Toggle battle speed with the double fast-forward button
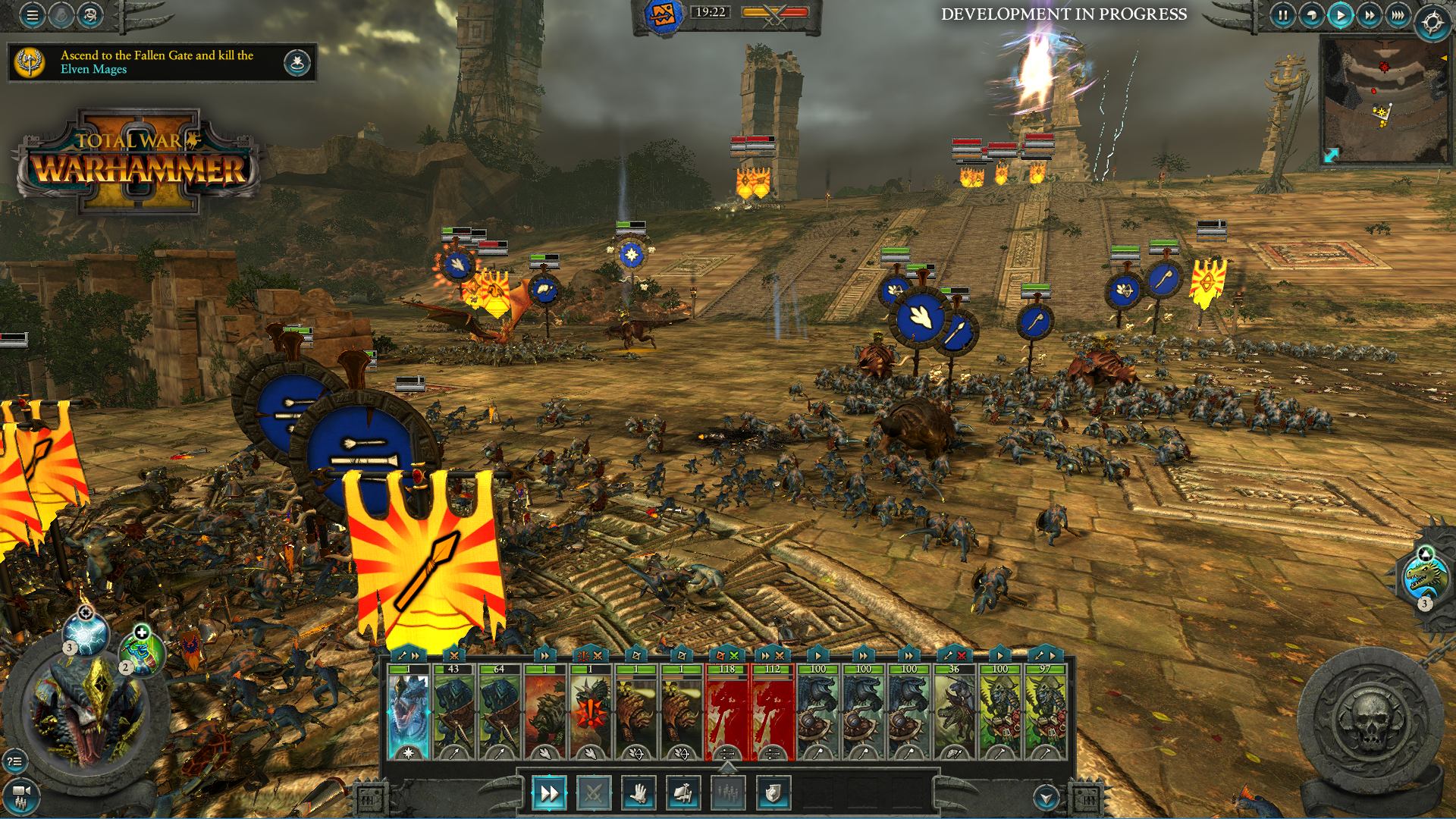The height and width of the screenshot is (819, 1456). coord(1370,15)
